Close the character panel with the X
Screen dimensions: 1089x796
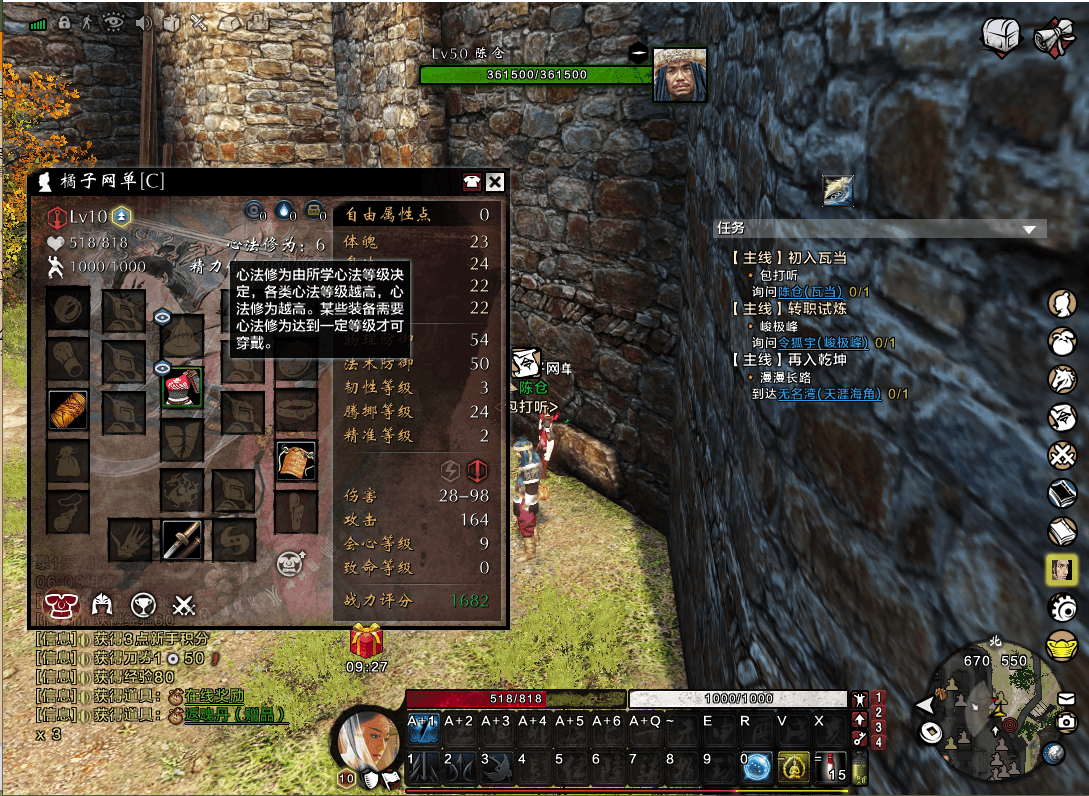click(x=494, y=182)
